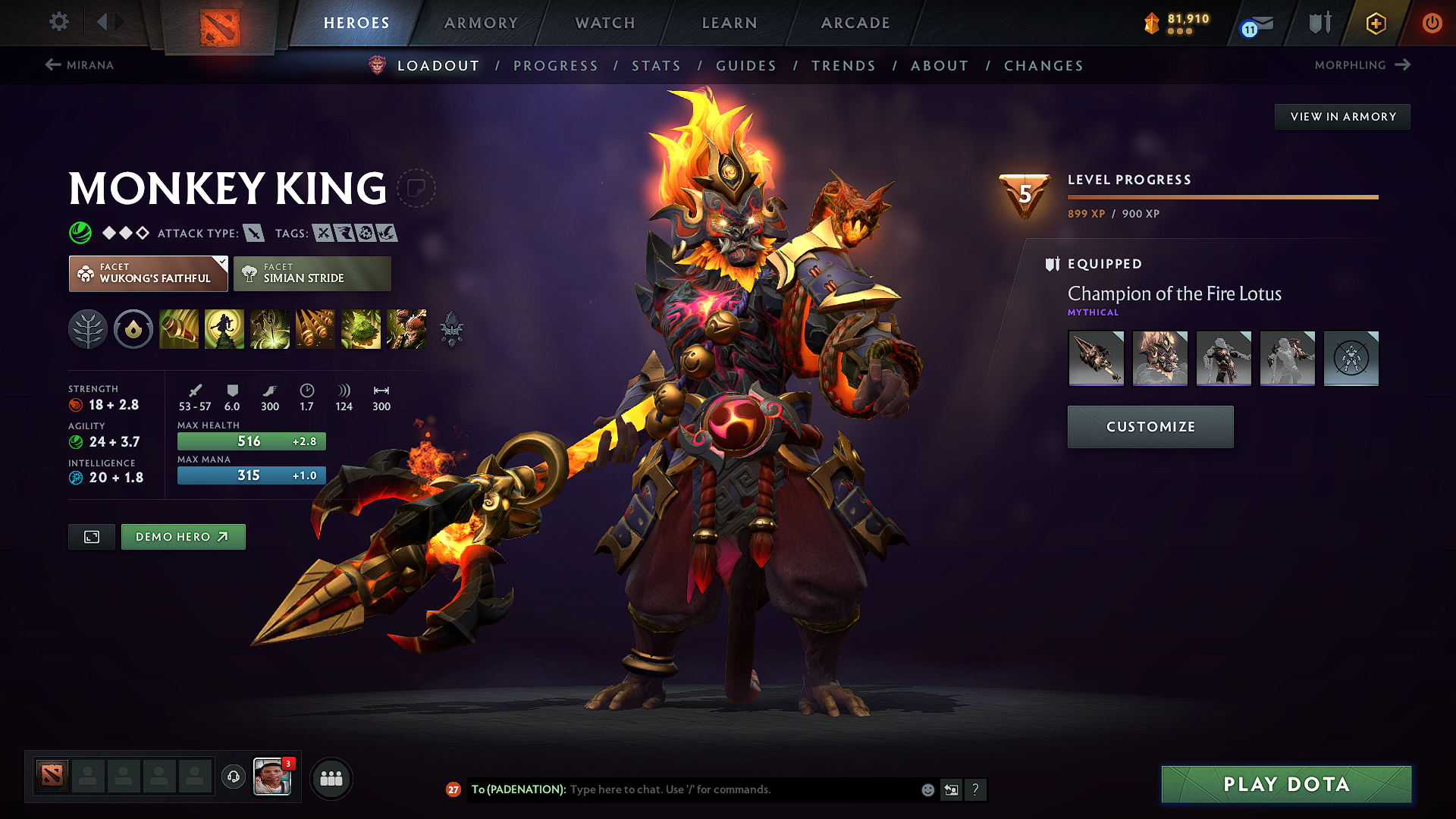Image resolution: width=1456 pixels, height=819 pixels.
Task: Click the Wukong's Command ultimate icon
Action: coord(406,329)
